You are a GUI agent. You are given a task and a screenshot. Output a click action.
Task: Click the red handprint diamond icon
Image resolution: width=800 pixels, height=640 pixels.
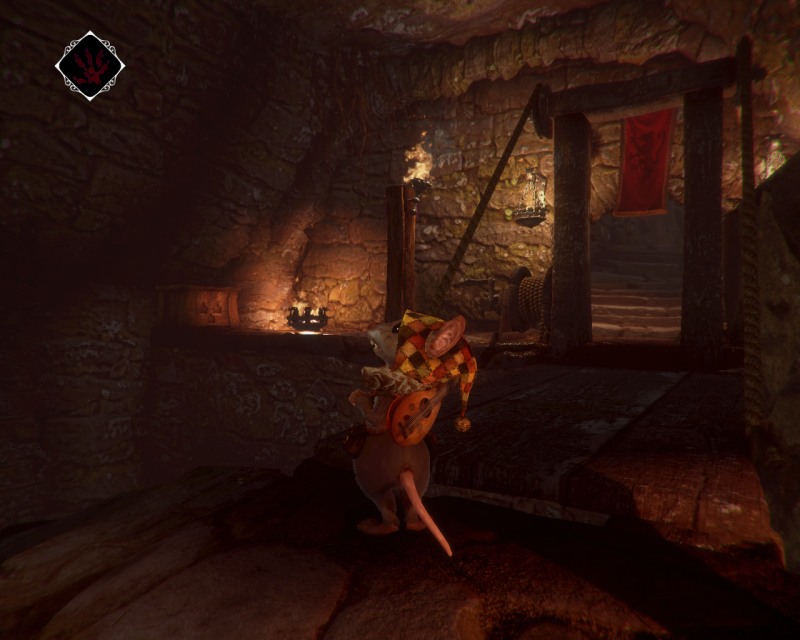90,66
